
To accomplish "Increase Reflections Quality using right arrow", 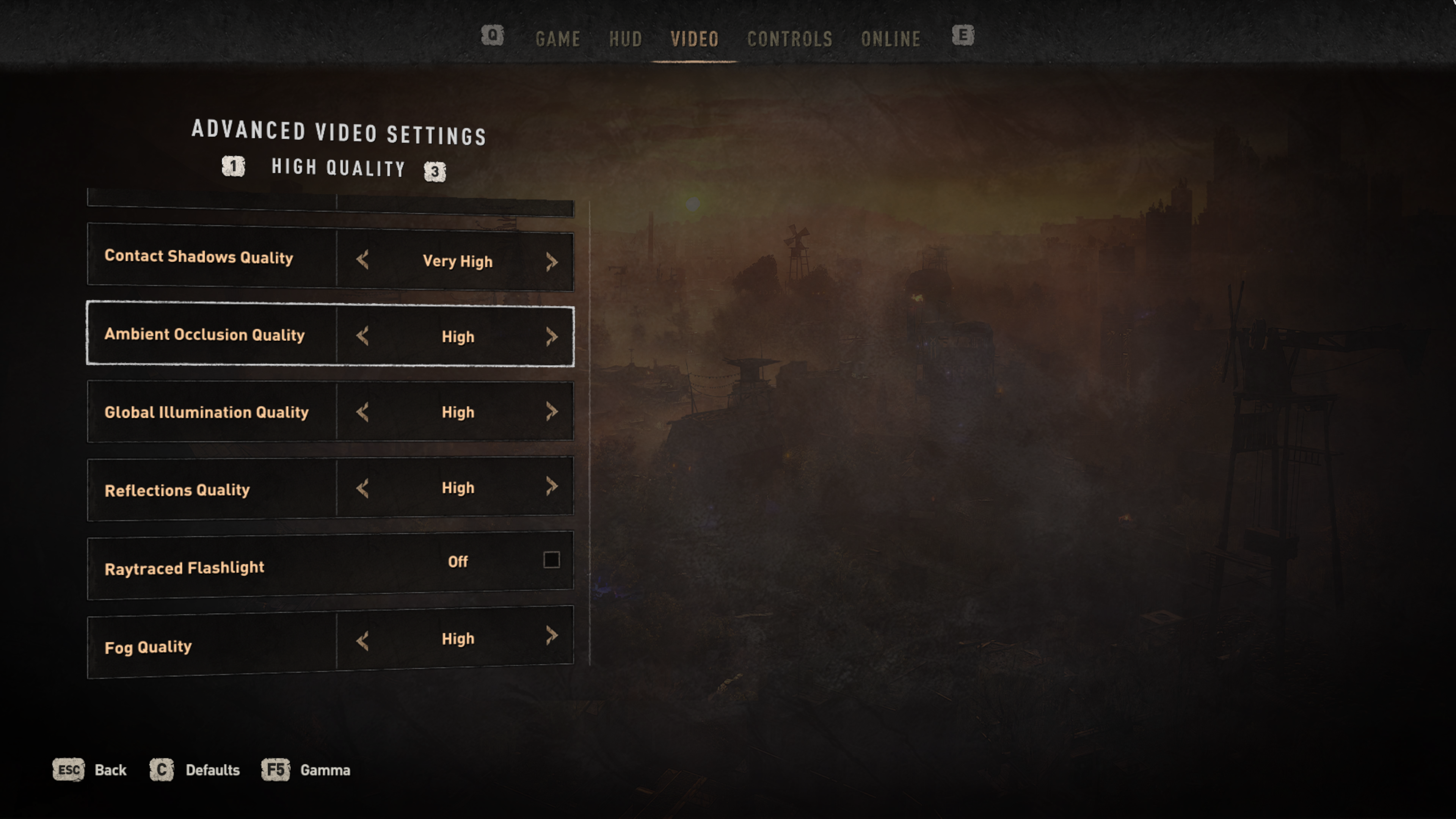I will (x=552, y=486).
